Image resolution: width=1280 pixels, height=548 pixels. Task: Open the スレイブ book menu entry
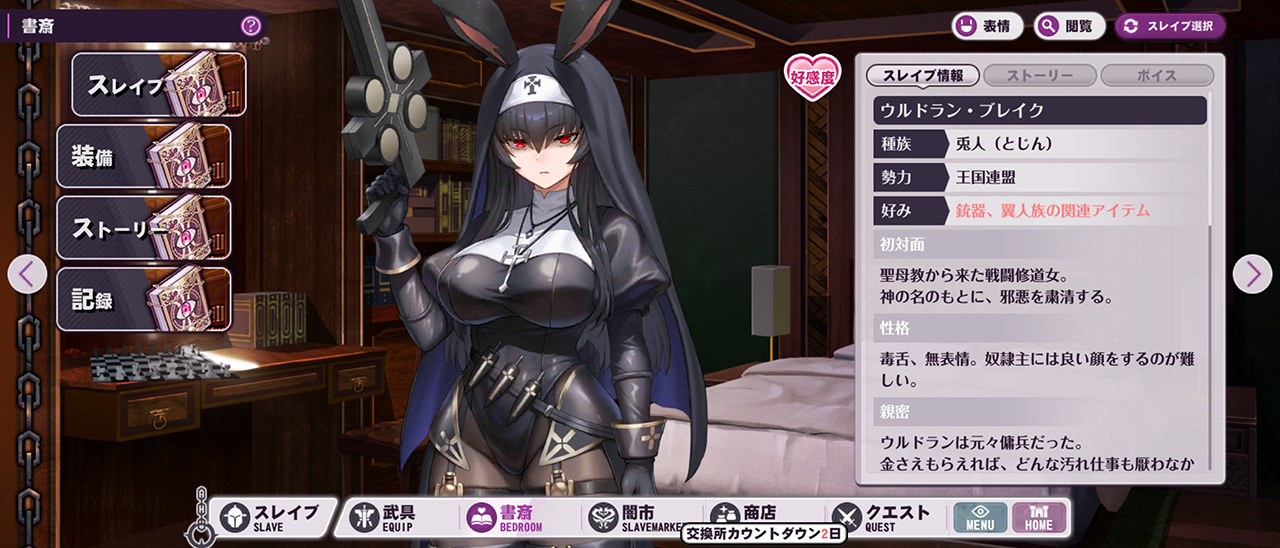click(x=158, y=85)
